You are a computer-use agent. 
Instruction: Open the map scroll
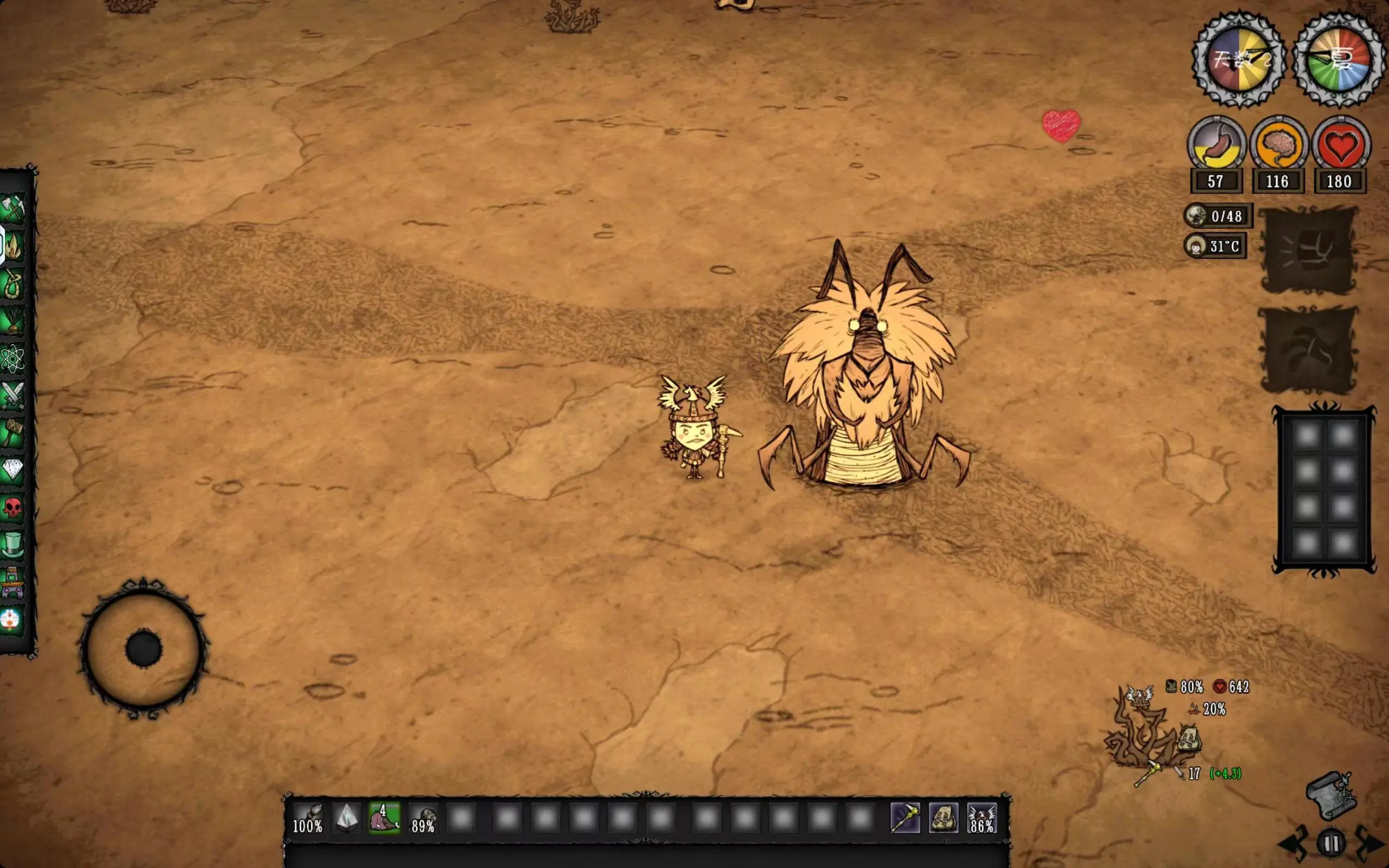point(1331,796)
